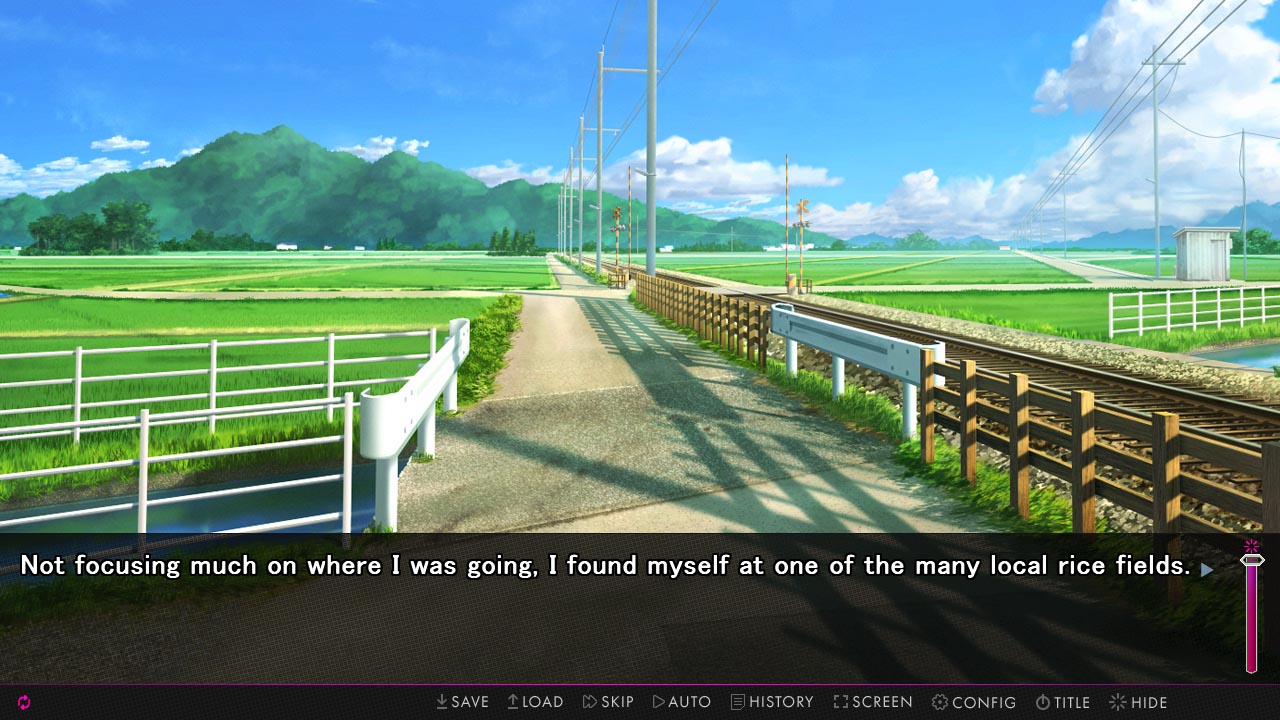Open the CONFIG settings
The width and height of the screenshot is (1280, 720).
(x=974, y=702)
